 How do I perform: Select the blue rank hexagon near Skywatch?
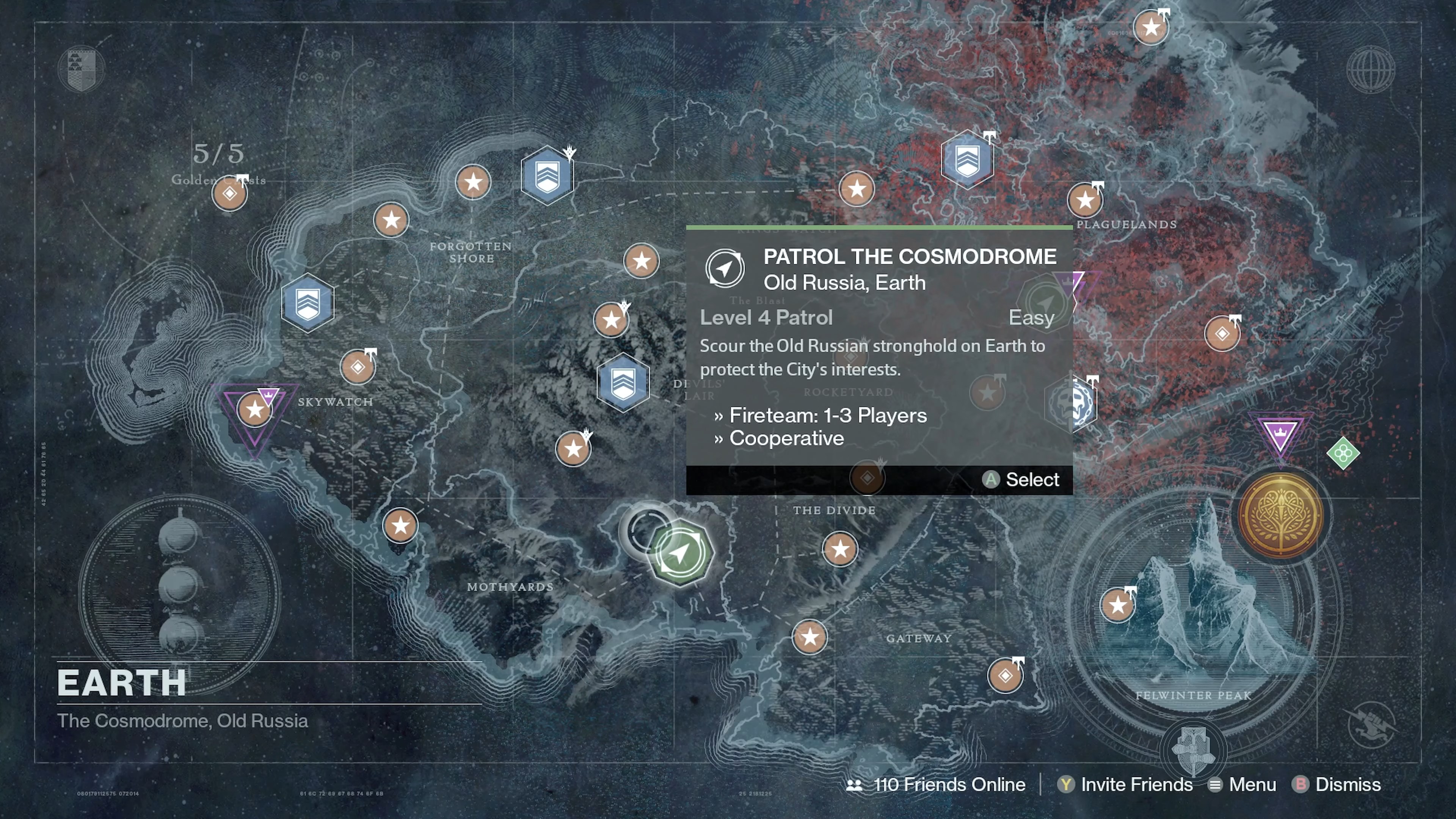pyautogui.click(x=308, y=303)
